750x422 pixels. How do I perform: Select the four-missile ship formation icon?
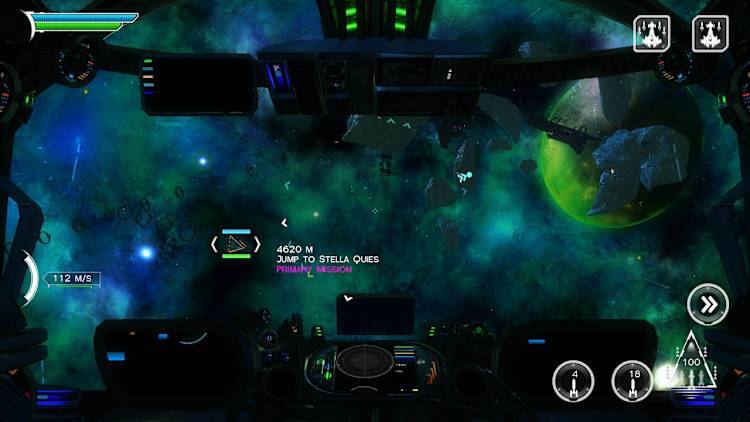coord(652,34)
